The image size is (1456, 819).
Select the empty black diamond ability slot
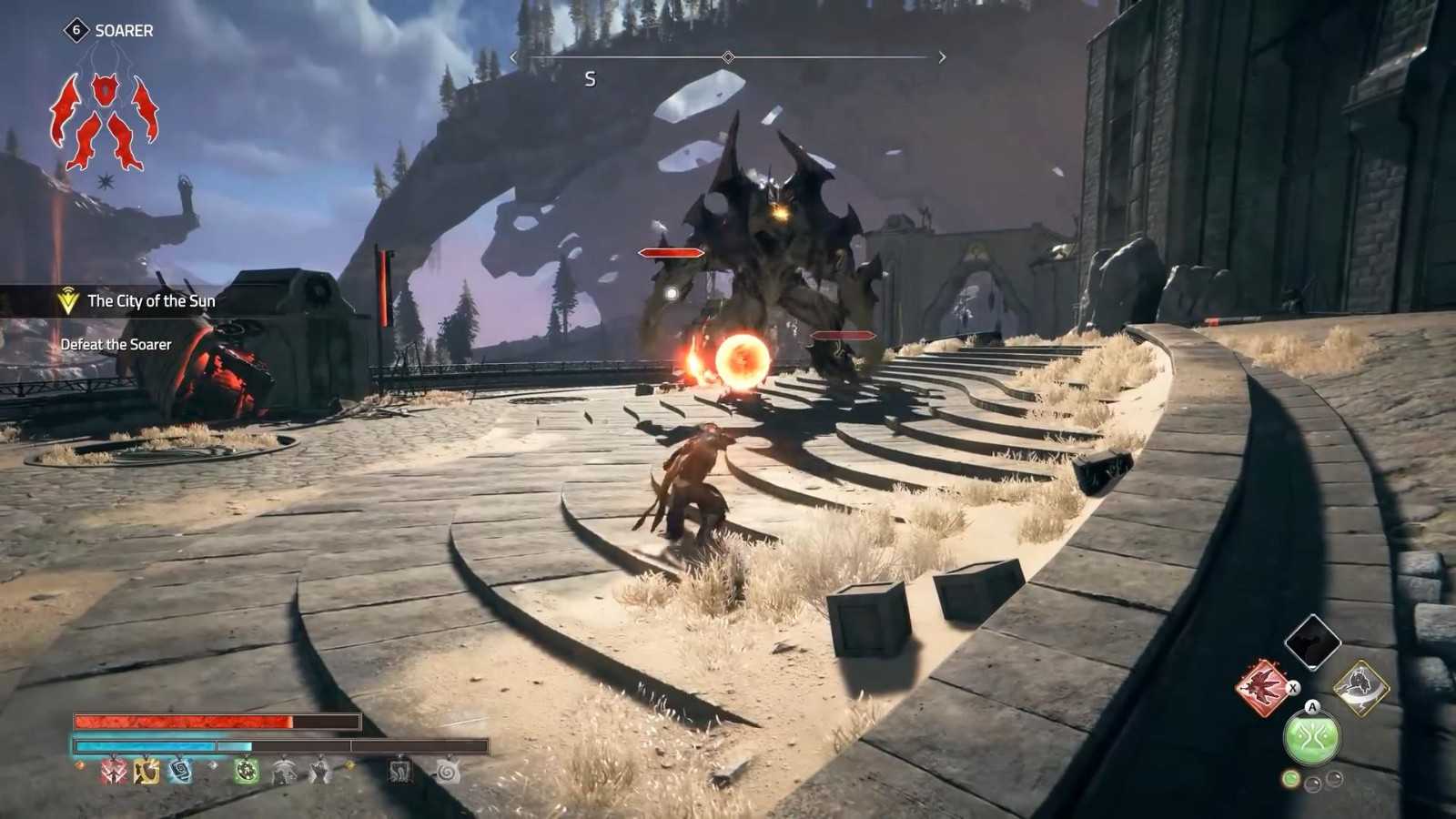coord(1312,642)
